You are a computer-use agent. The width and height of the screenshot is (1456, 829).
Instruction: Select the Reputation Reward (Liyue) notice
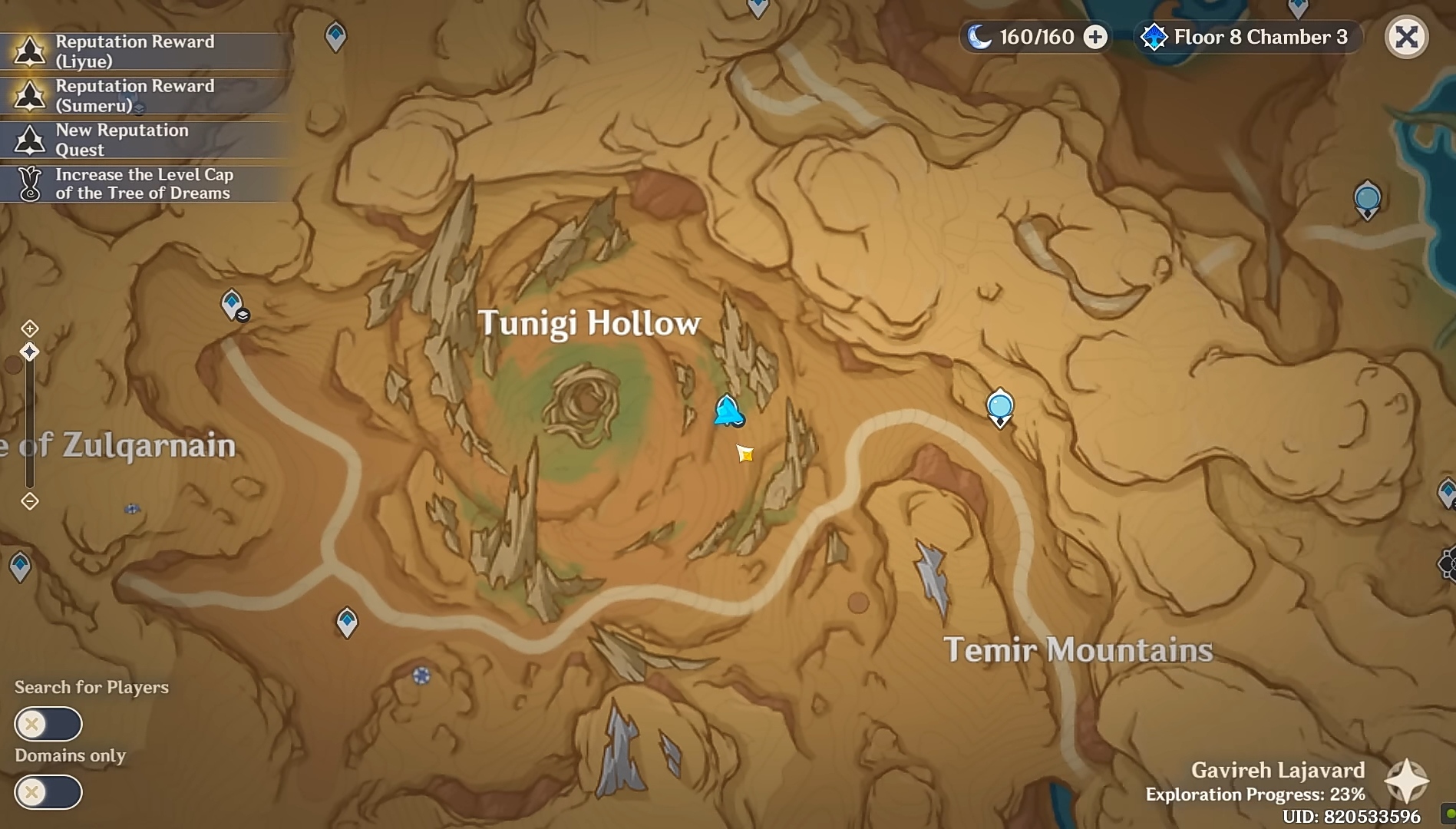pyautogui.click(x=146, y=51)
